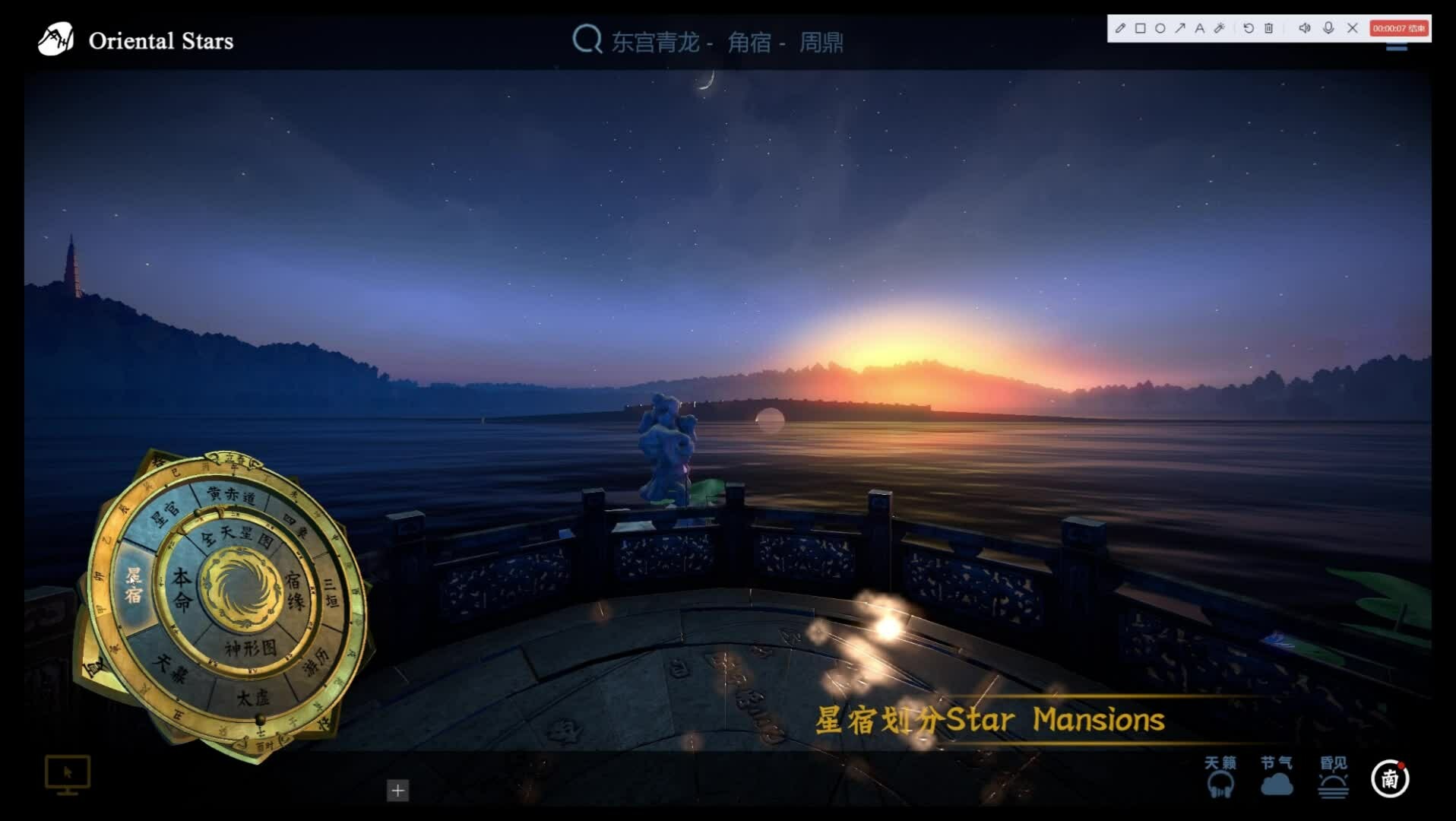Open the search magnifier icon
Screen dimensions: 1456x821
587,39
